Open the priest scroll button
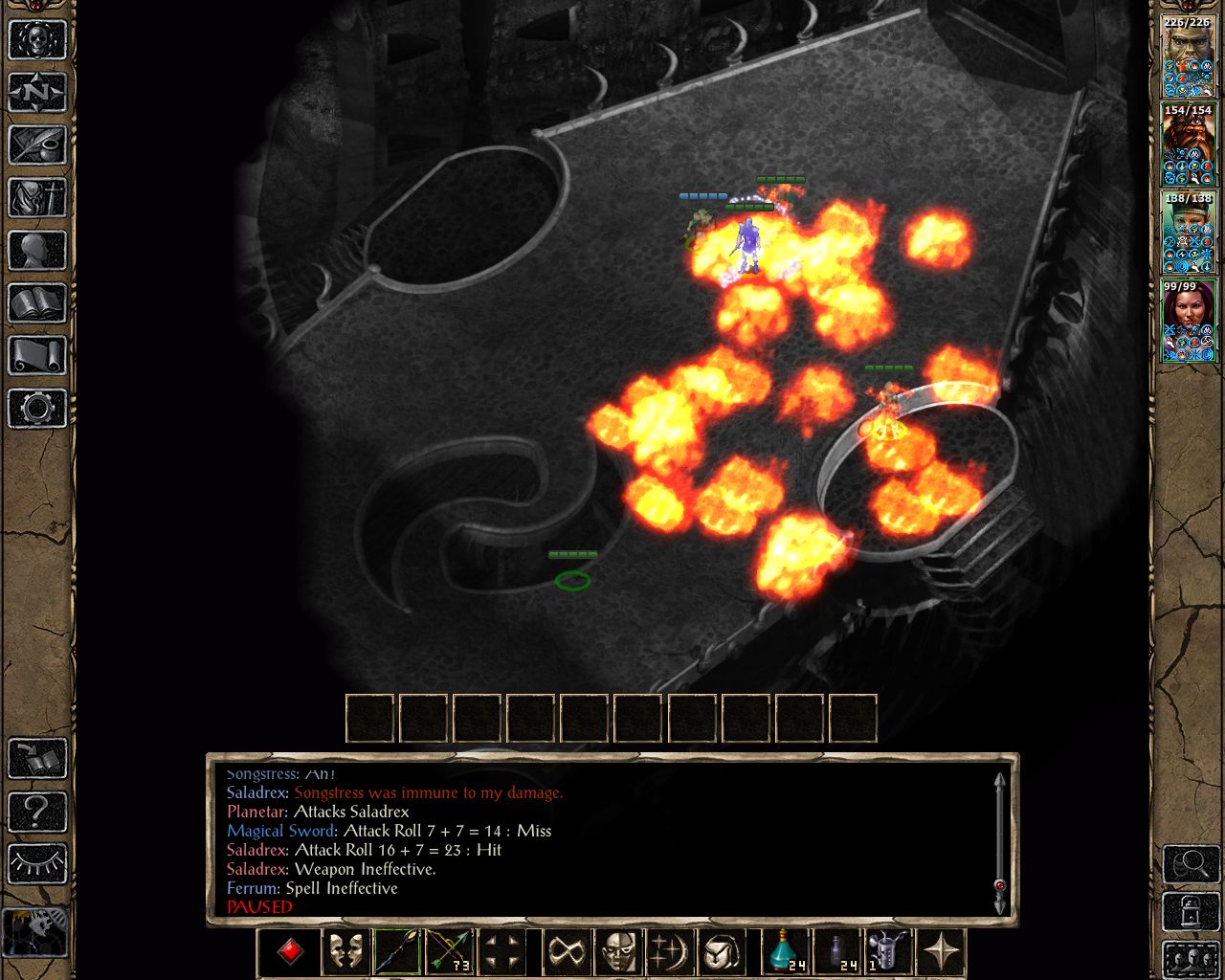This screenshot has height=980, width=1225. pos(37,356)
